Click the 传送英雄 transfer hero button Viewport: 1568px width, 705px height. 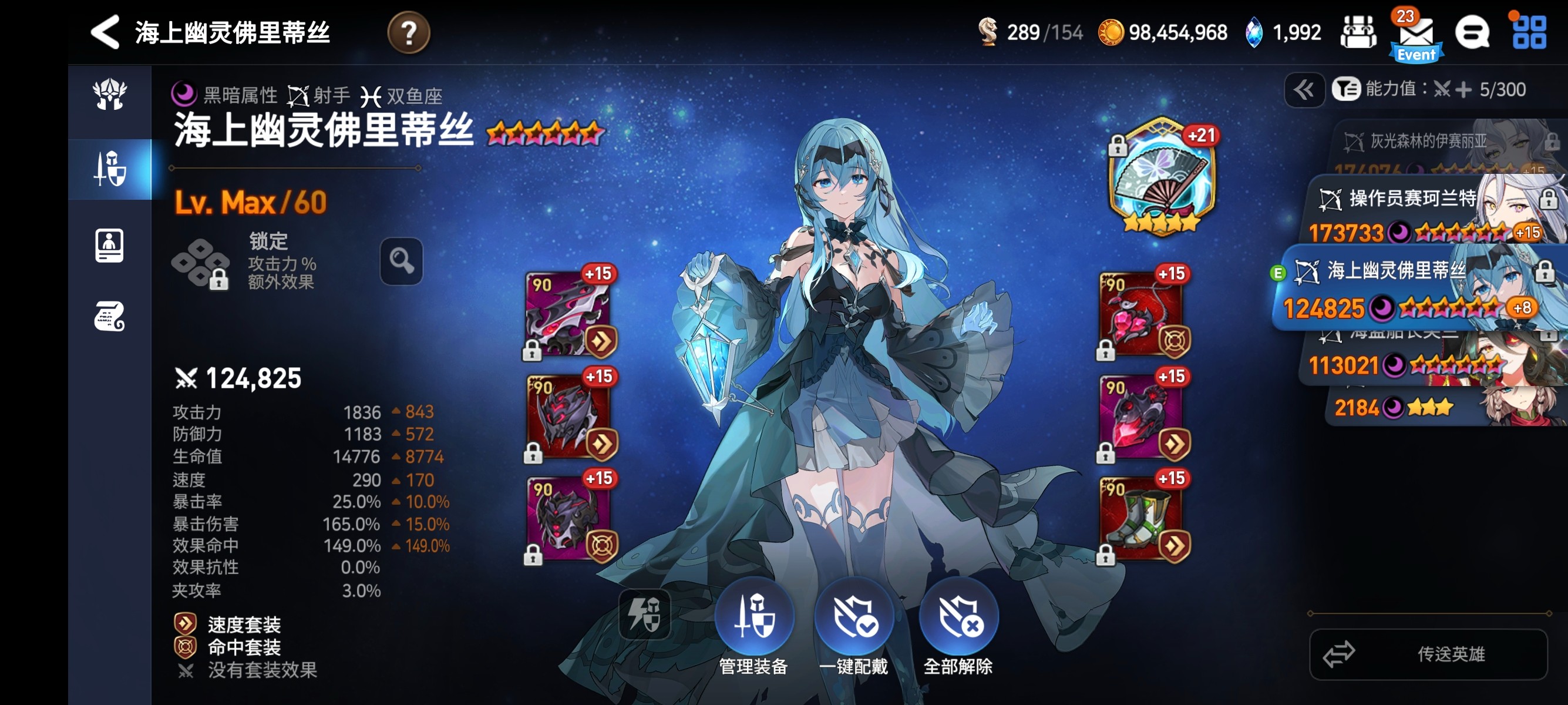coord(1428,654)
